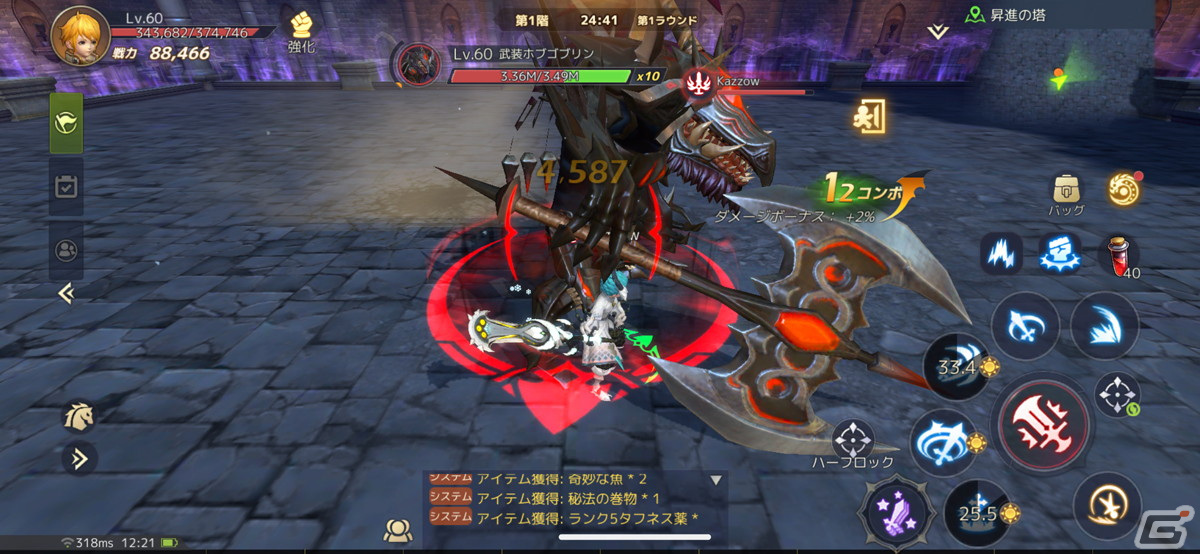Summon mount with the horse icon
The width and height of the screenshot is (1200, 554).
click(x=78, y=417)
